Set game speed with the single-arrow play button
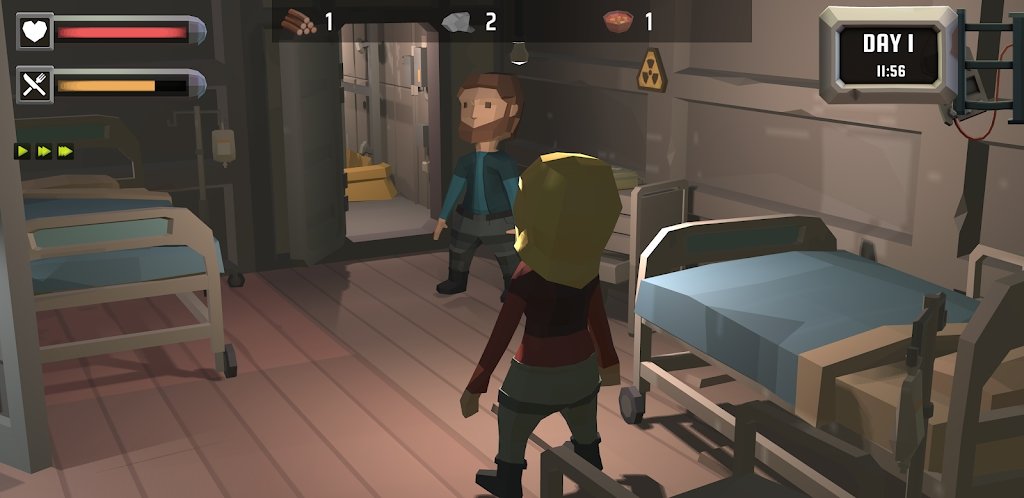1024x498 pixels. tap(22, 152)
